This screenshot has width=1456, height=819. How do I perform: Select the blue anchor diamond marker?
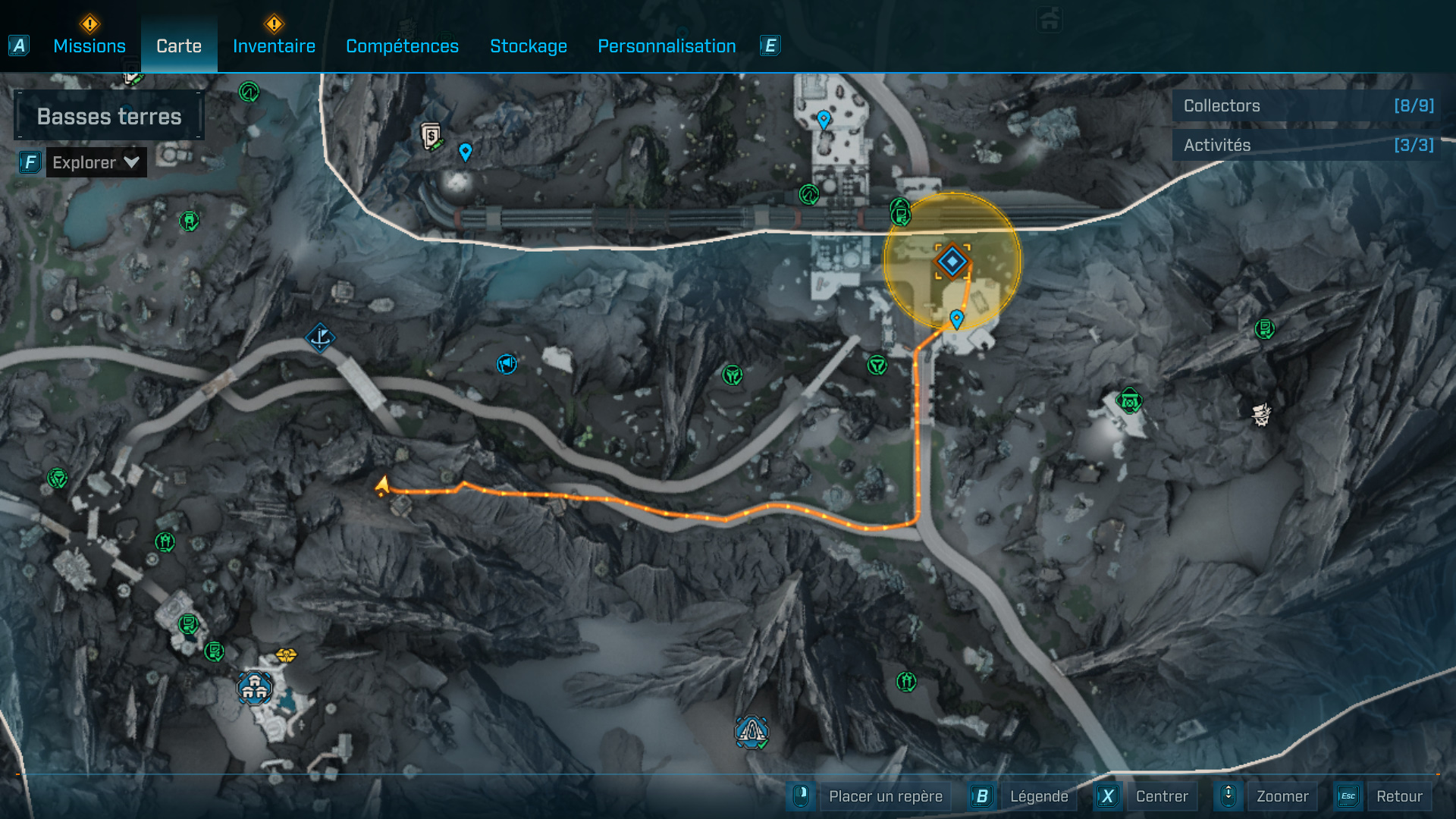click(320, 337)
